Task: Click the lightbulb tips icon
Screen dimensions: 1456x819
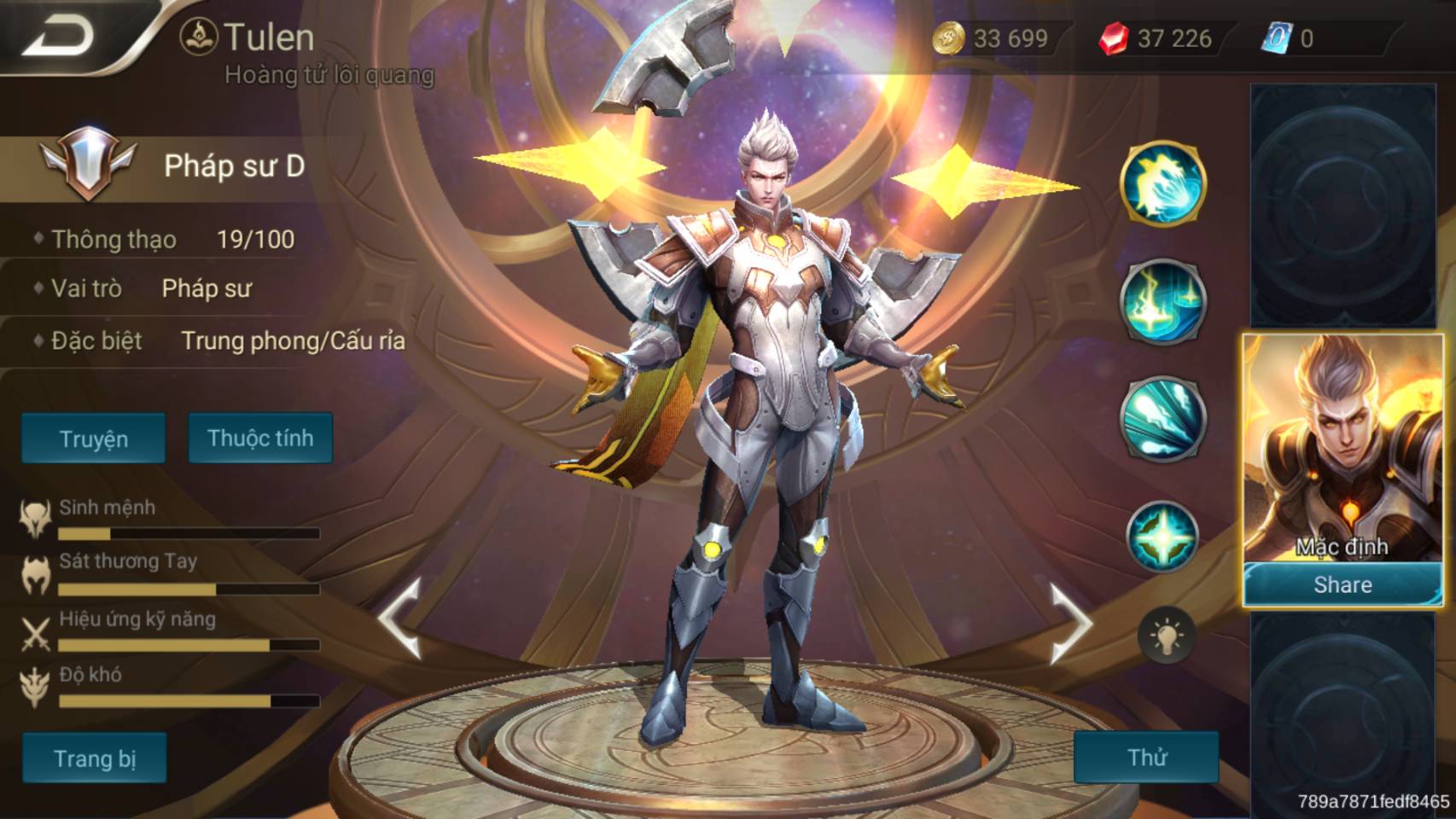Action: [1166, 636]
